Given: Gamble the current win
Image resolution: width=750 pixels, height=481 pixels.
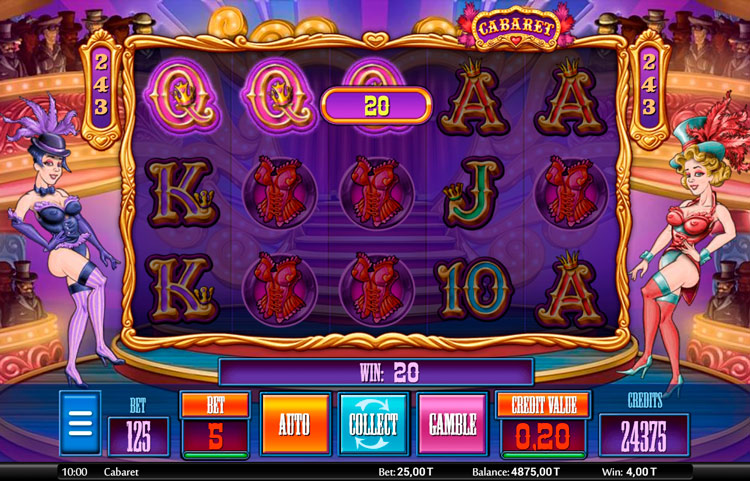Looking at the screenshot, I should point(452,424).
